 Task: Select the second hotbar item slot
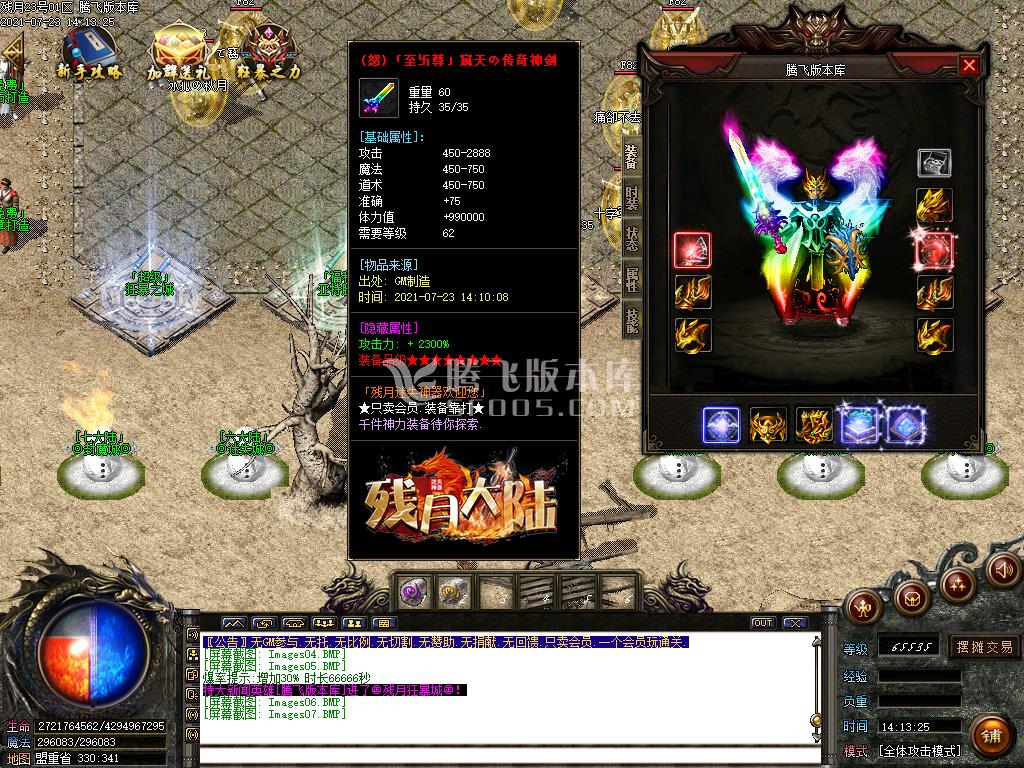tap(453, 591)
